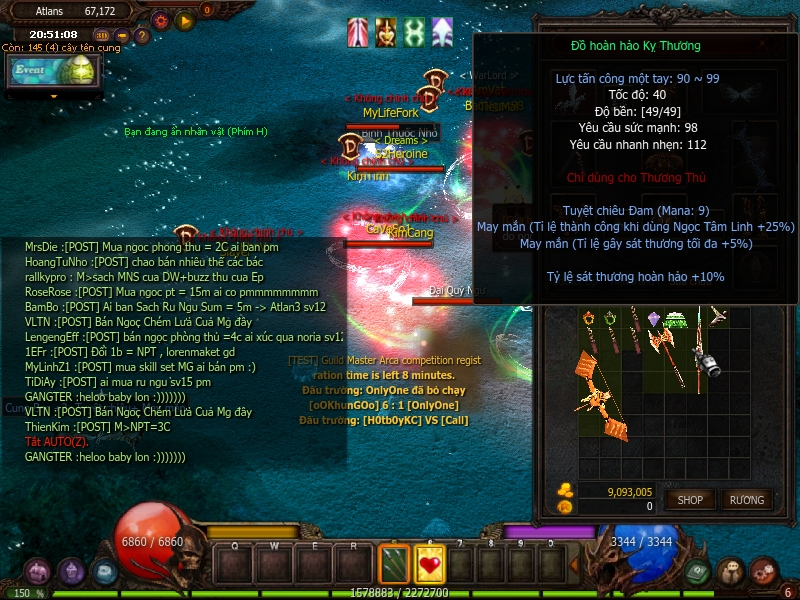This screenshot has height=600, width=800.
Task: Select the red-gem ring item
Action: [x=589, y=319]
